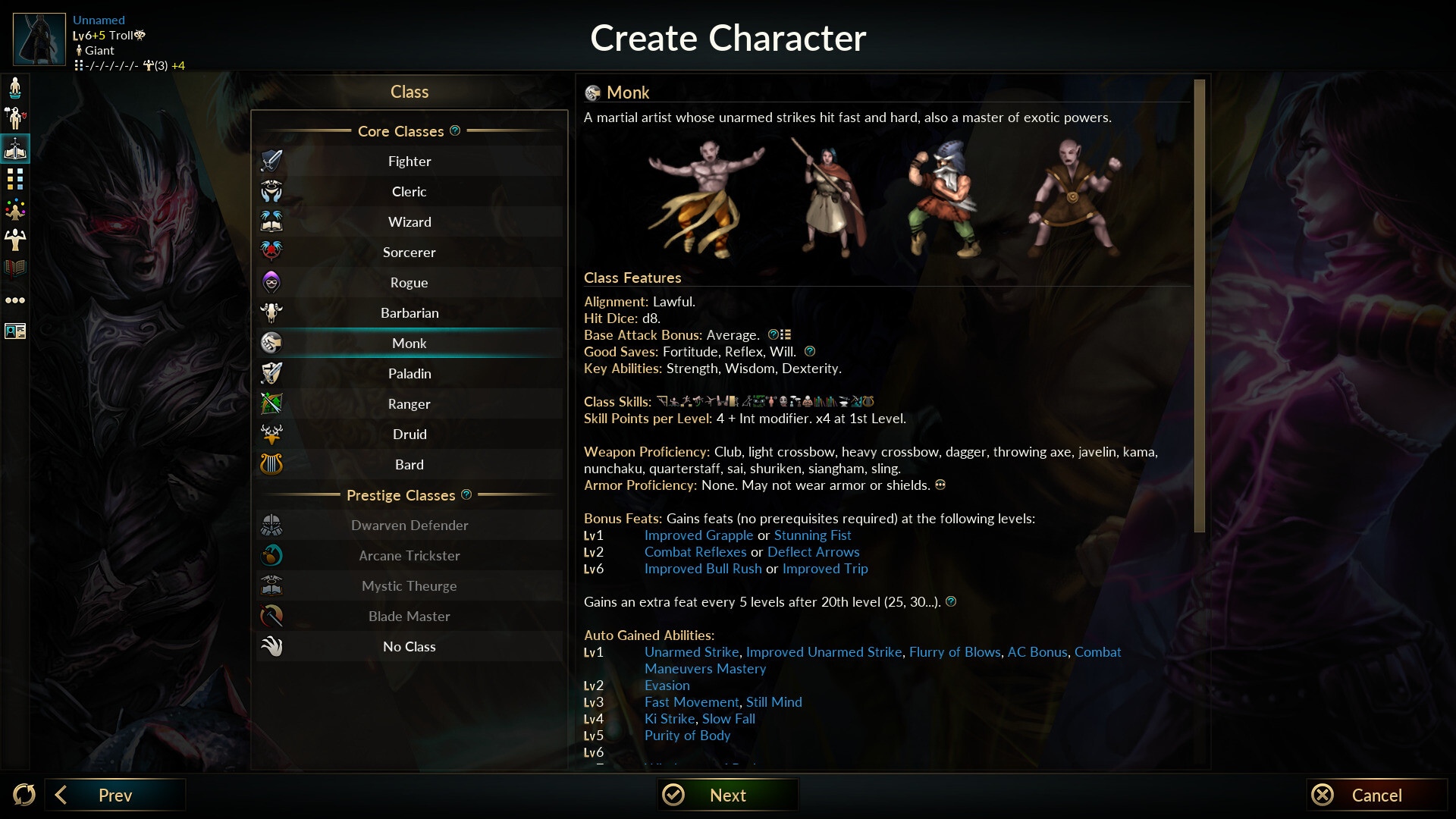Open the feats step with flexing figure icon
Screen dimensions: 1456x819
tap(15, 240)
